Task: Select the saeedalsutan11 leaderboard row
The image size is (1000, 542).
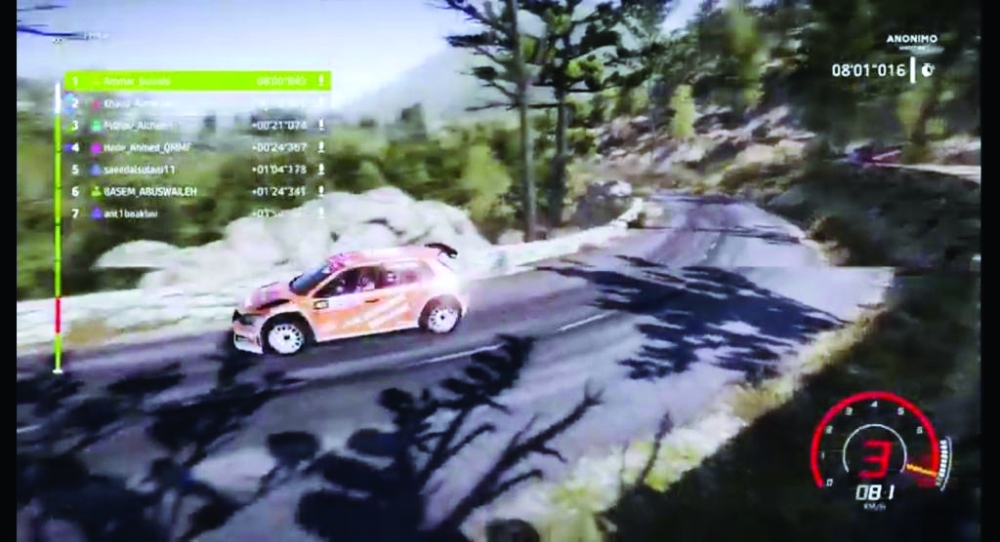Action: tap(197, 169)
